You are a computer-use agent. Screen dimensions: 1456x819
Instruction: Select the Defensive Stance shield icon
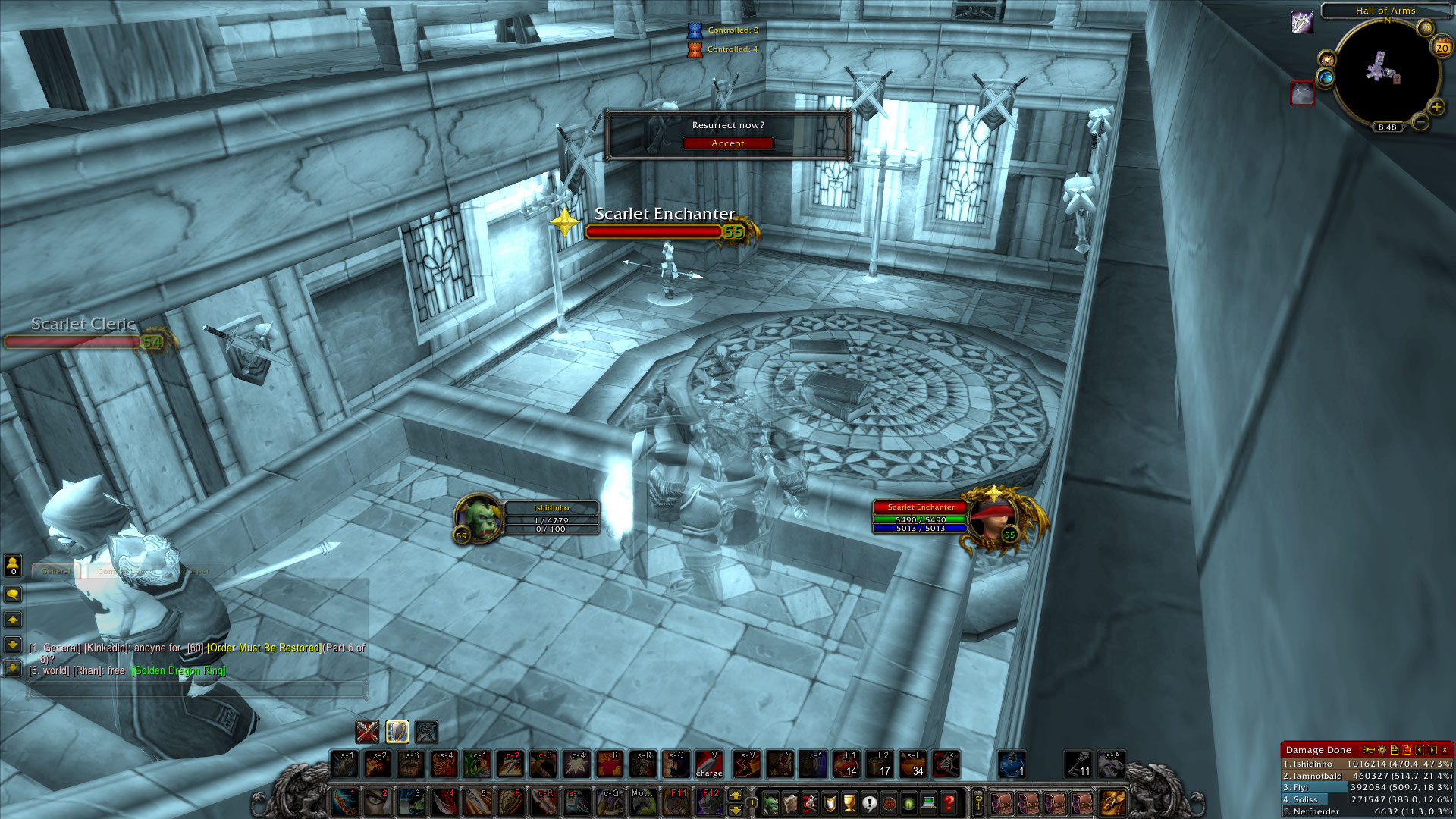point(397,732)
